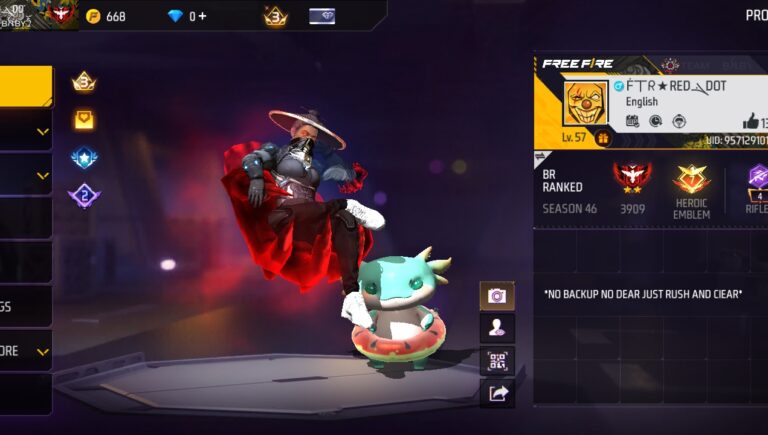
Task: Click the character silhouette icon button
Action: pyautogui.click(x=497, y=327)
